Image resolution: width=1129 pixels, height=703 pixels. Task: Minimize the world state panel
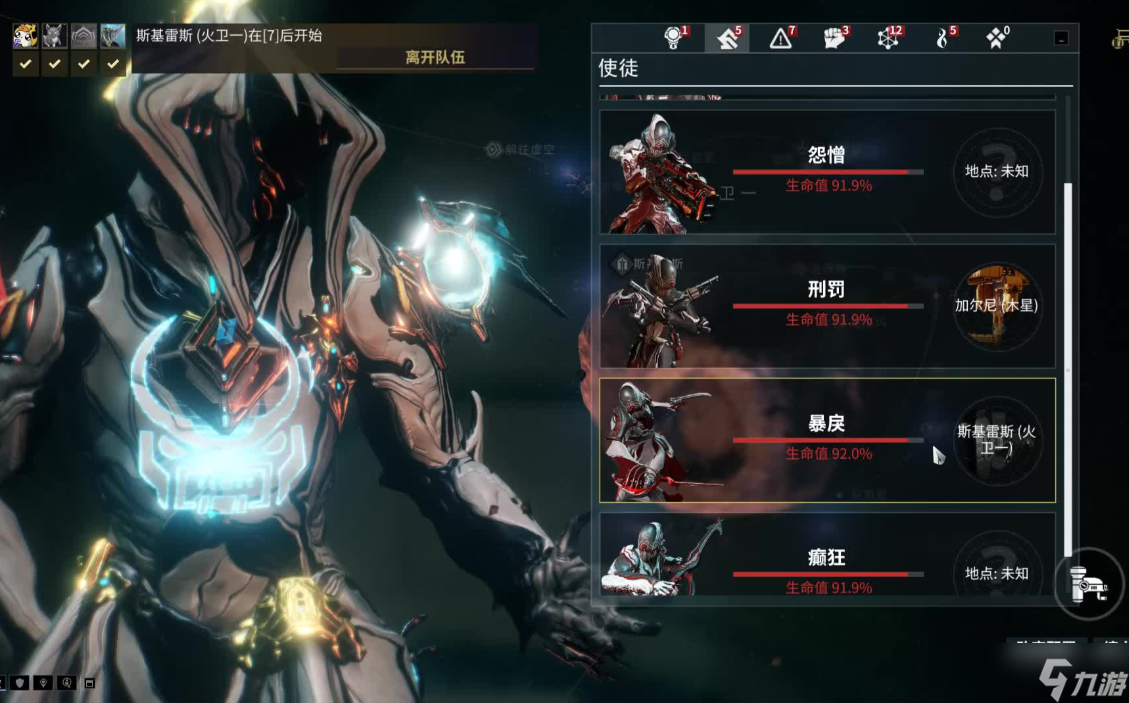tap(1061, 39)
